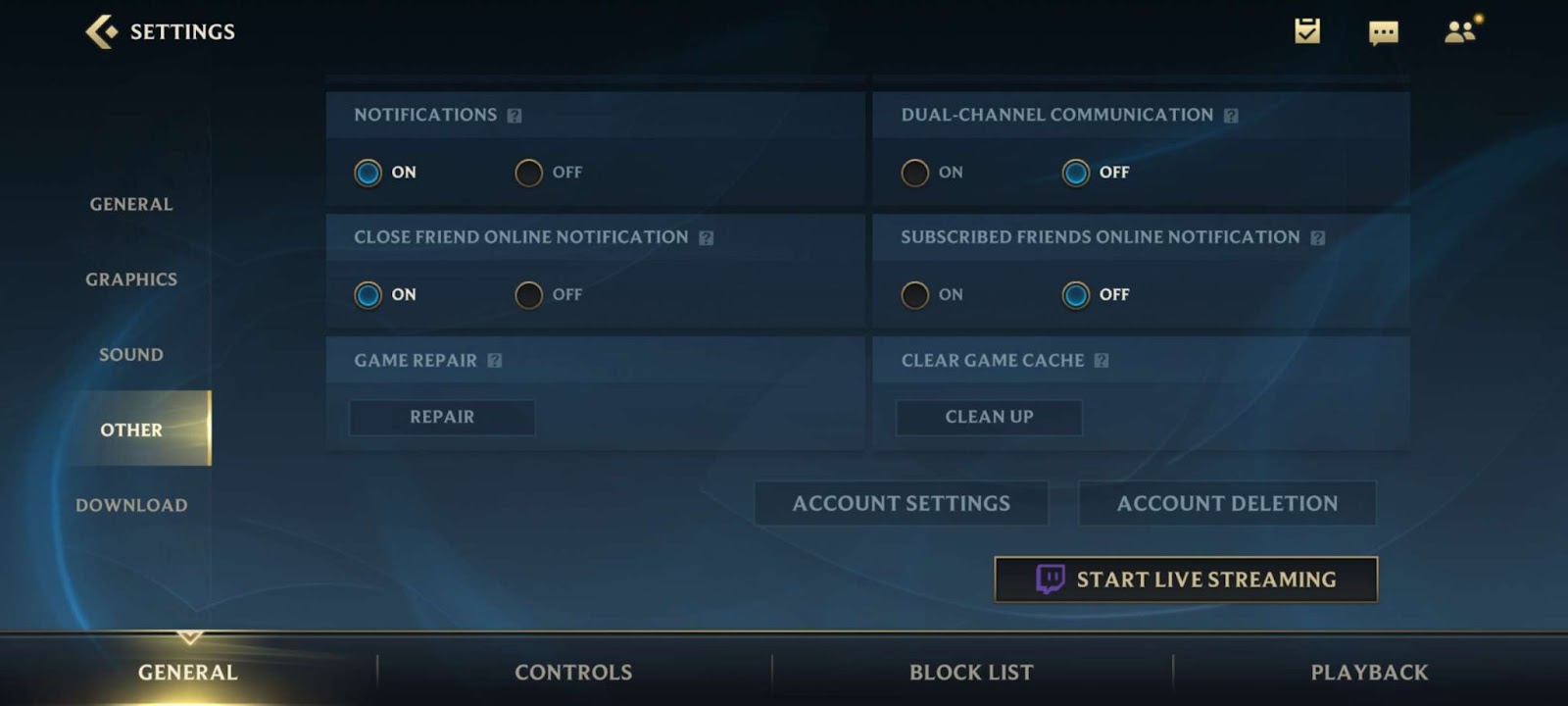The width and height of the screenshot is (1568, 706).
Task: Show the Playback tab
Action: pyautogui.click(x=1369, y=673)
